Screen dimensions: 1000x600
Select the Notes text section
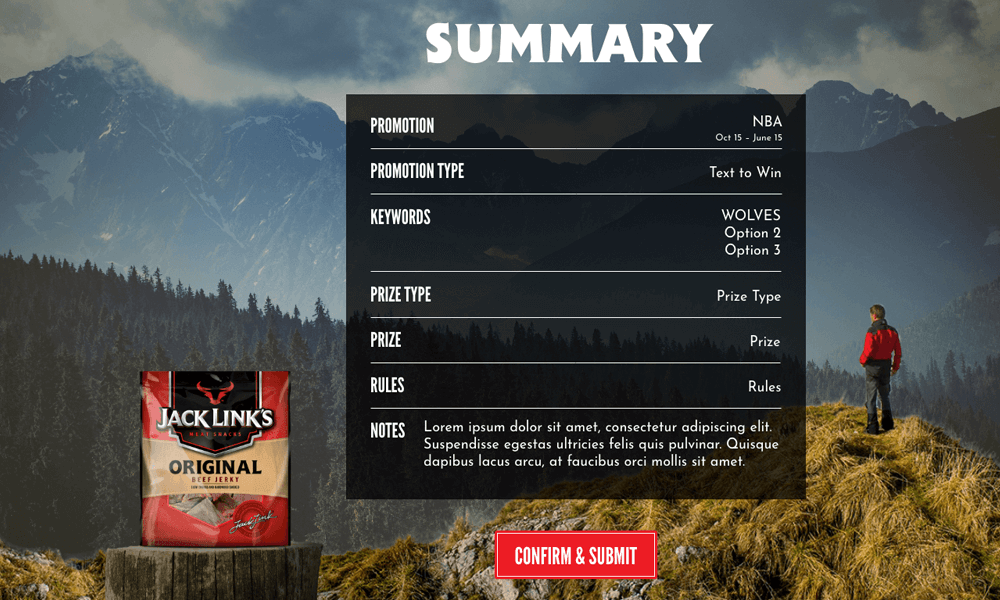tap(600, 444)
